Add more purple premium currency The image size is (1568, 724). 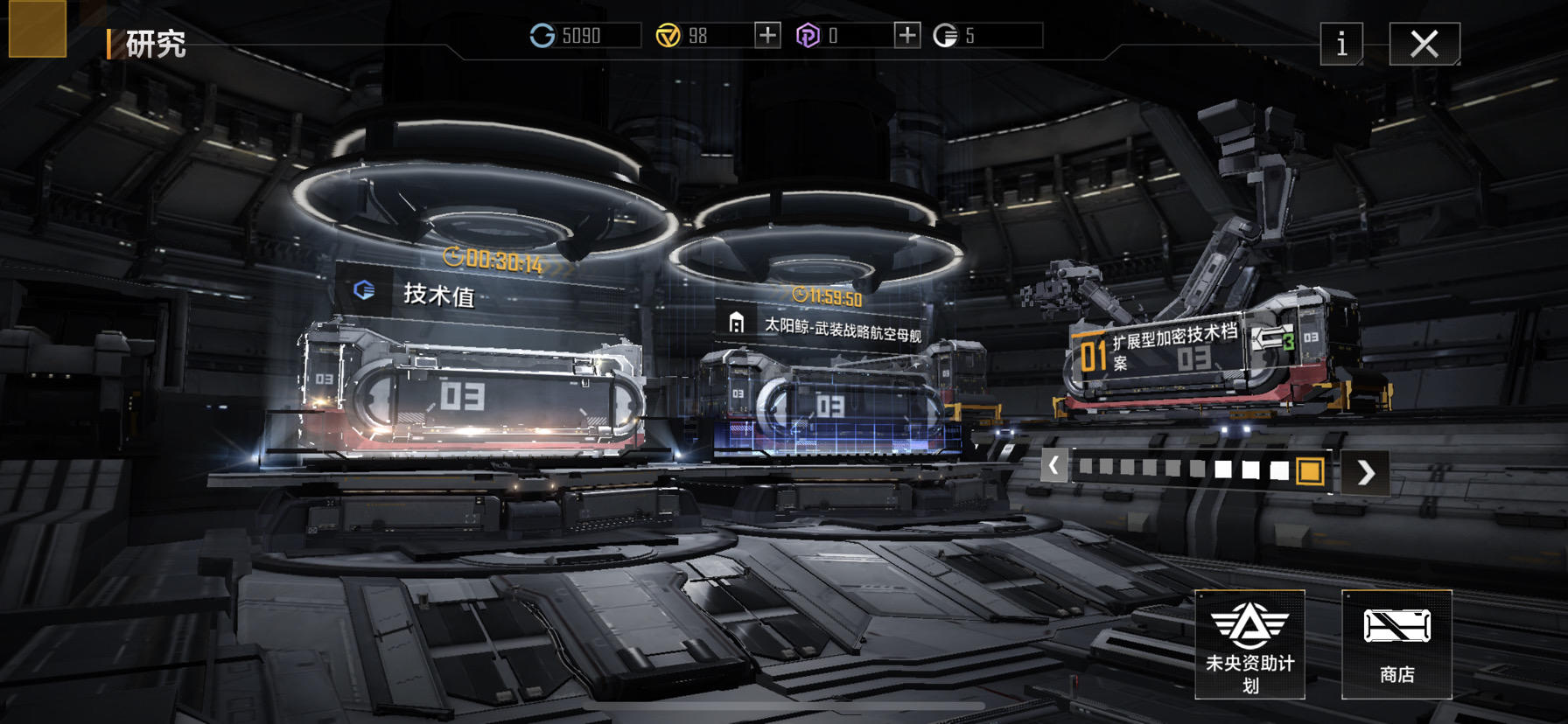click(x=907, y=35)
